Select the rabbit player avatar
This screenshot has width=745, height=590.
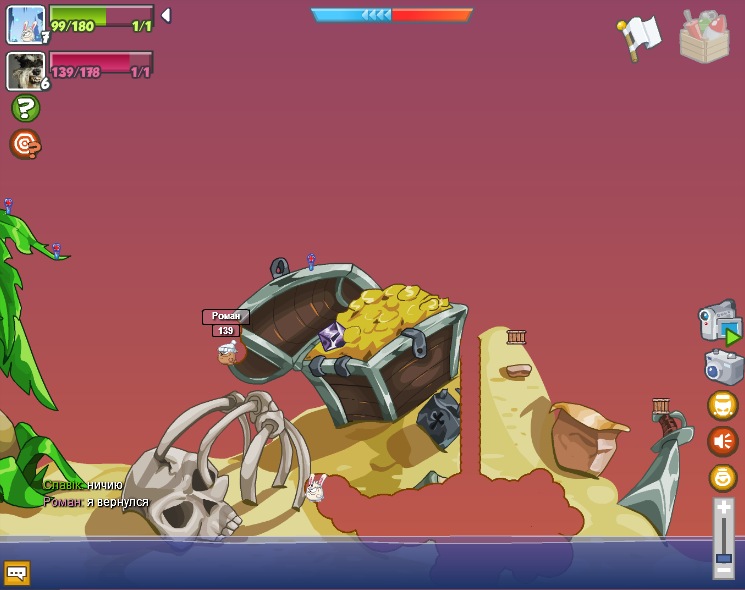click(x=25, y=25)
